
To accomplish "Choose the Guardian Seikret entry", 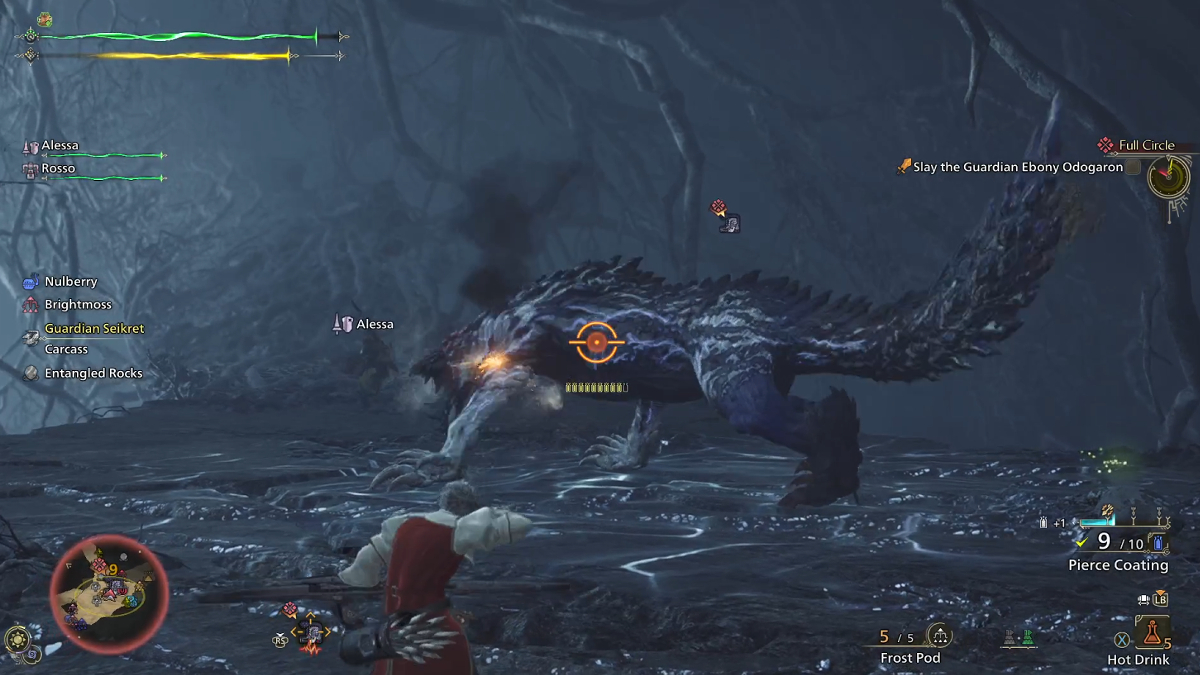I will 93,329.
